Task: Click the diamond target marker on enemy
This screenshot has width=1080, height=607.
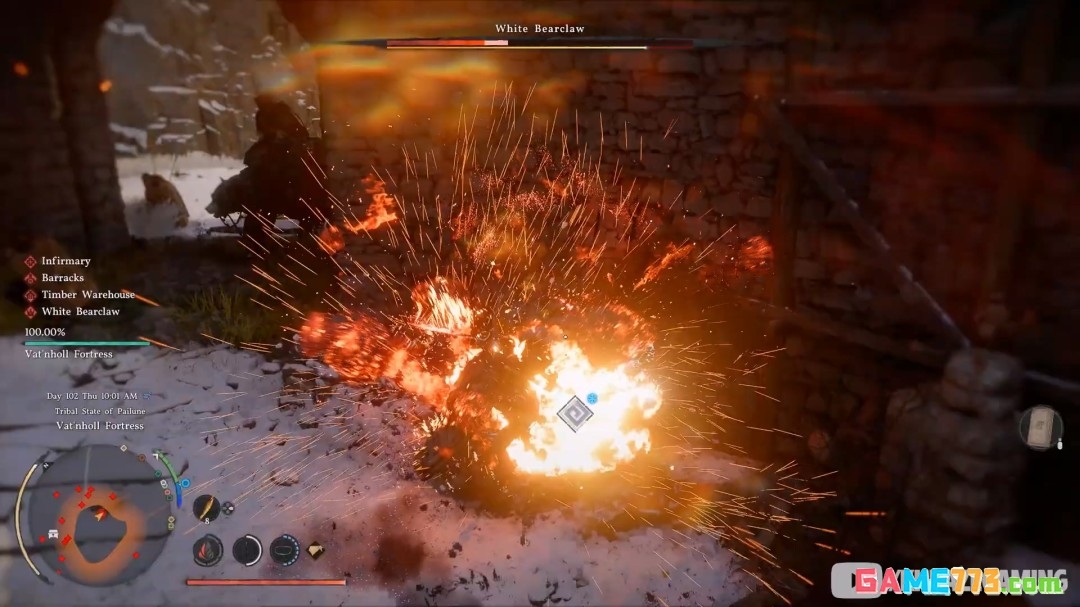Action: pos(574,413)
